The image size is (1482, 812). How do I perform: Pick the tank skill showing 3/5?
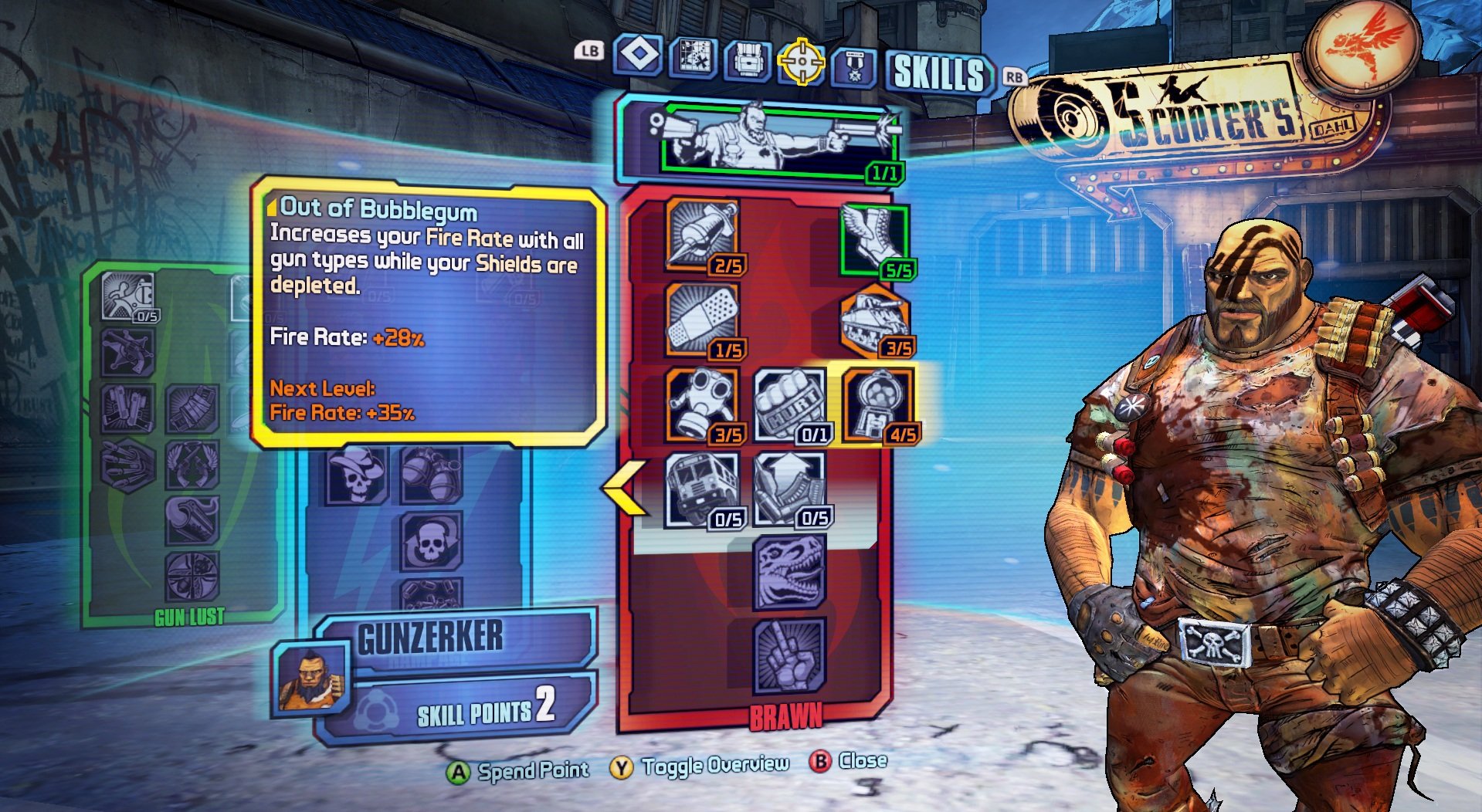coord(875,322)
